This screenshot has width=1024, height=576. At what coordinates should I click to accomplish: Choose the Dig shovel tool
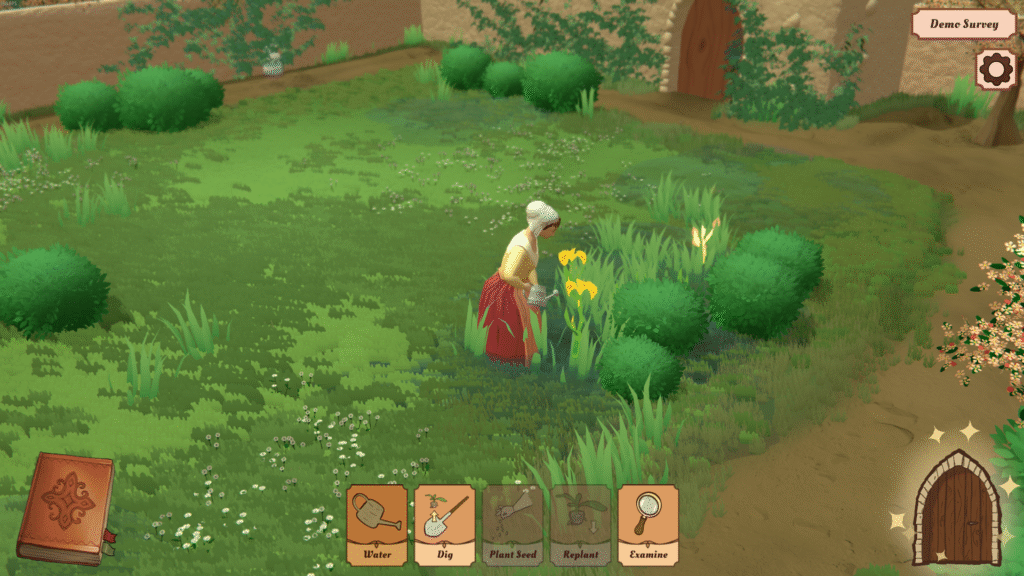[x=445, y=524]
